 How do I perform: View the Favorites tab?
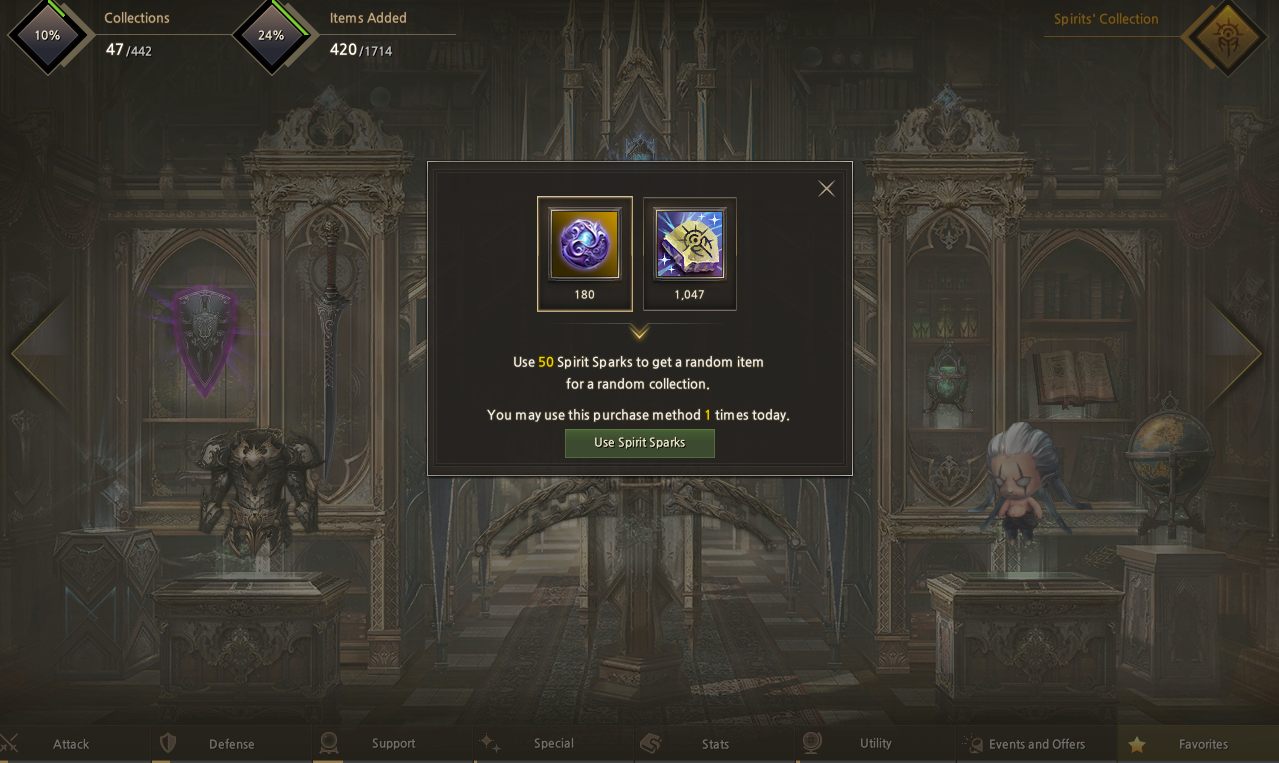(x=1202, y=744)
